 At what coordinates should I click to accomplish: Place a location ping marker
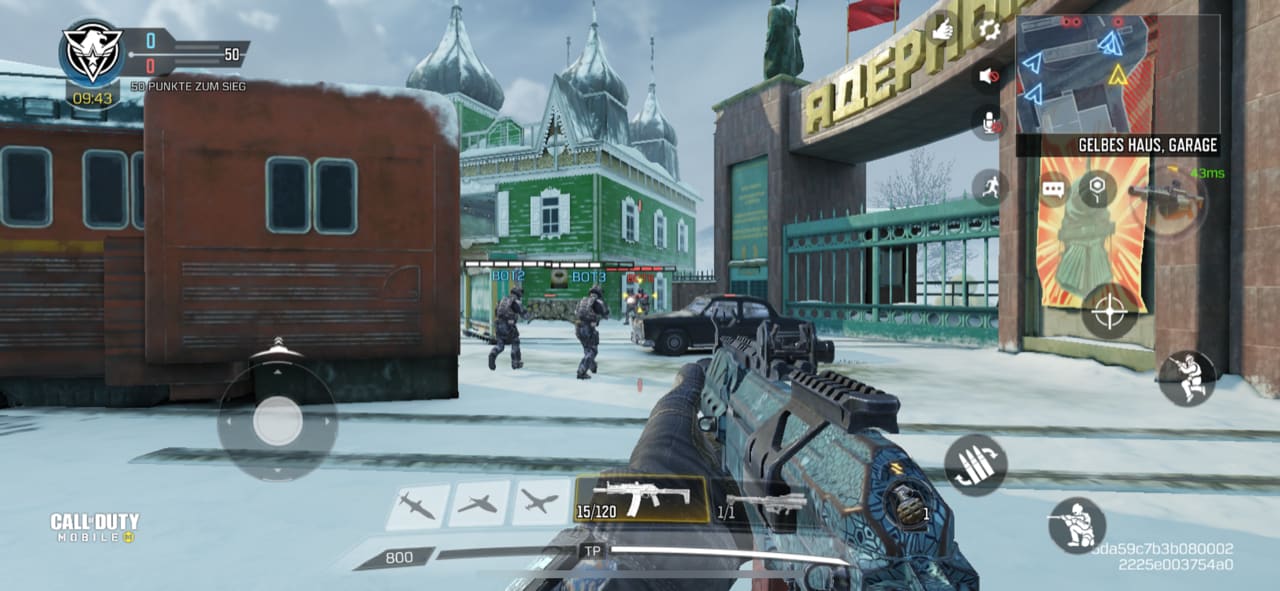coord(1097,188)
